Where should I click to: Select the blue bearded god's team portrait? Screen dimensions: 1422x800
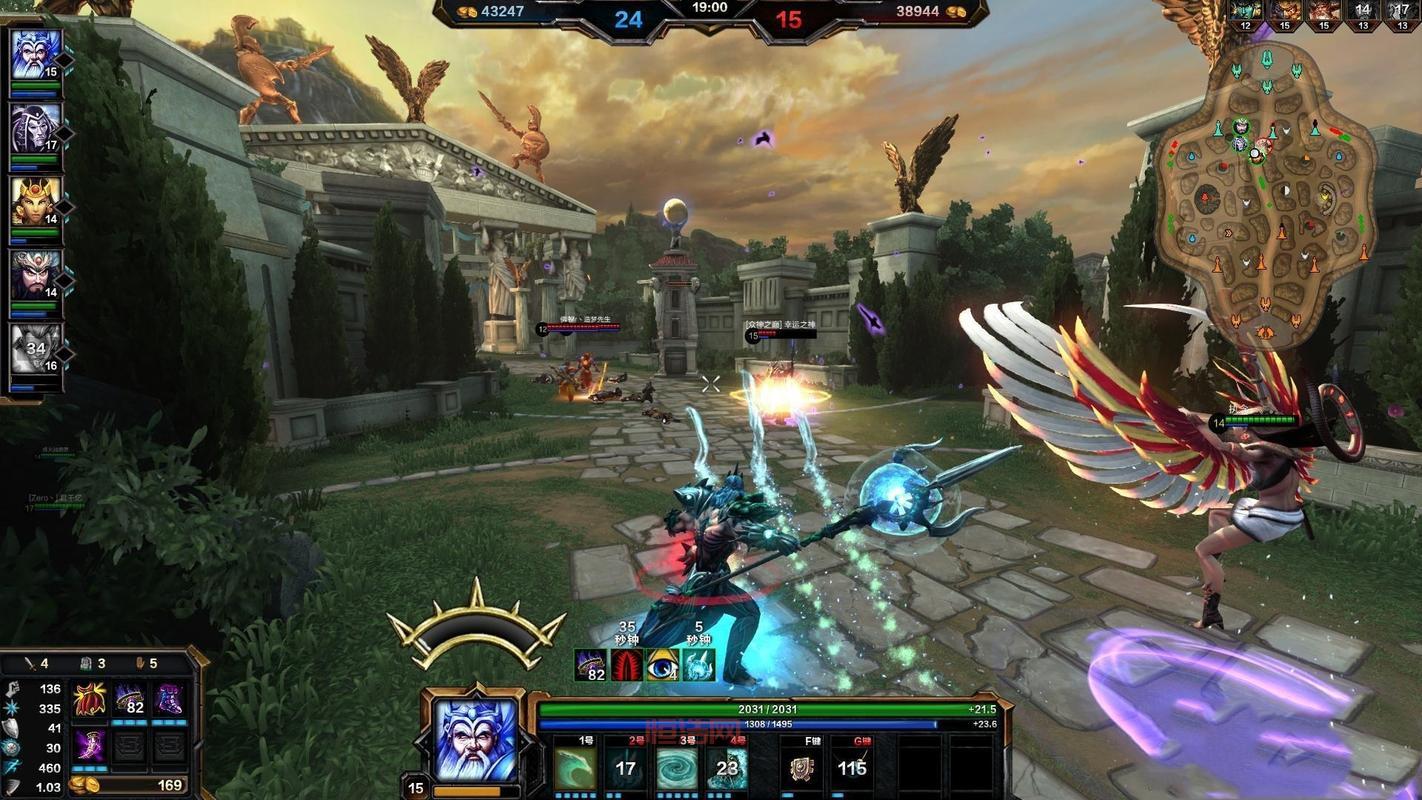coord(36,54)
